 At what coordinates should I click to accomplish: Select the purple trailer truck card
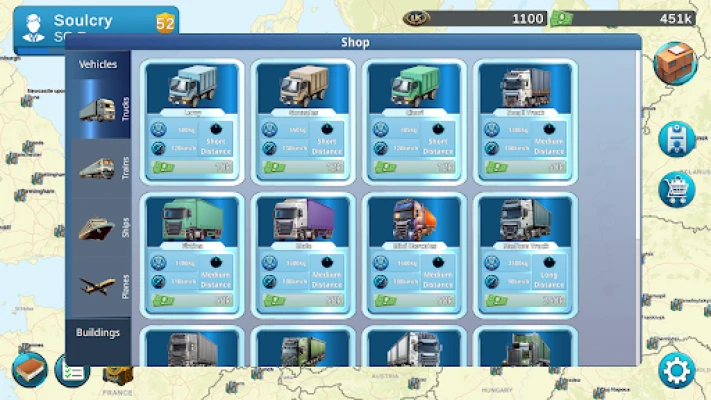[303, 252]
